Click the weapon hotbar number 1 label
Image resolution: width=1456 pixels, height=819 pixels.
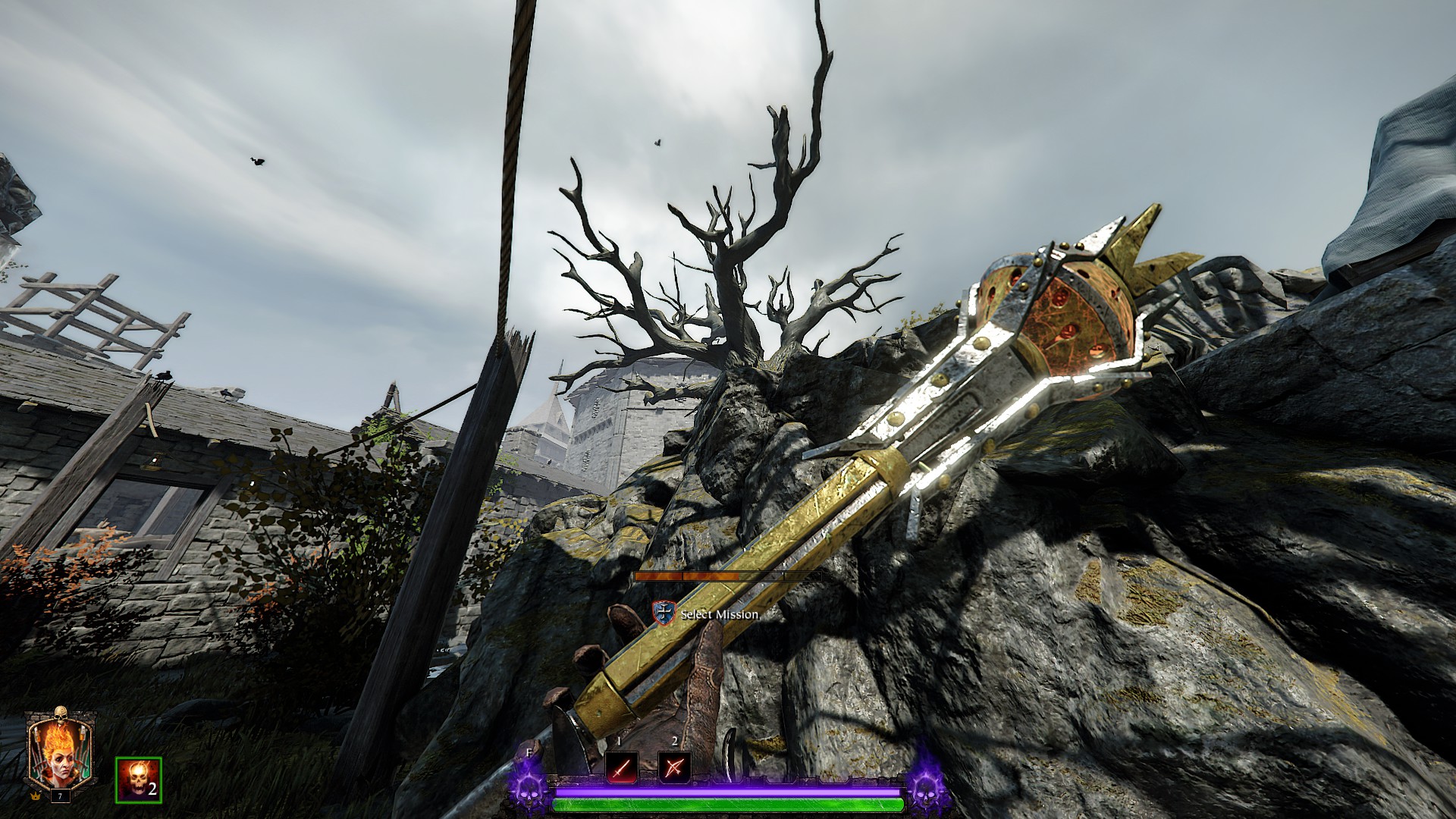619,740
